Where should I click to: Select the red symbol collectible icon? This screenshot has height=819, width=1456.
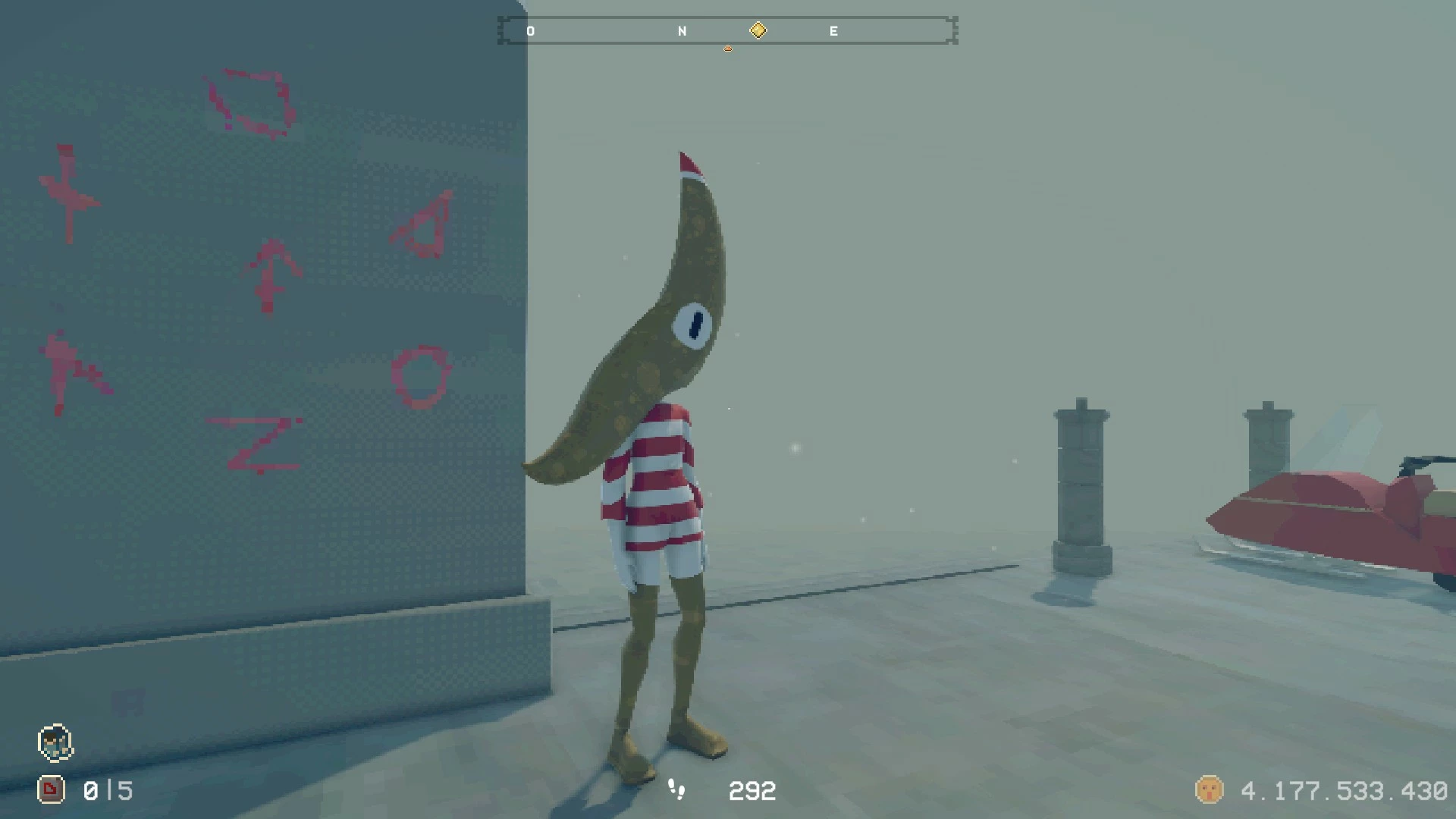[51, 790]
